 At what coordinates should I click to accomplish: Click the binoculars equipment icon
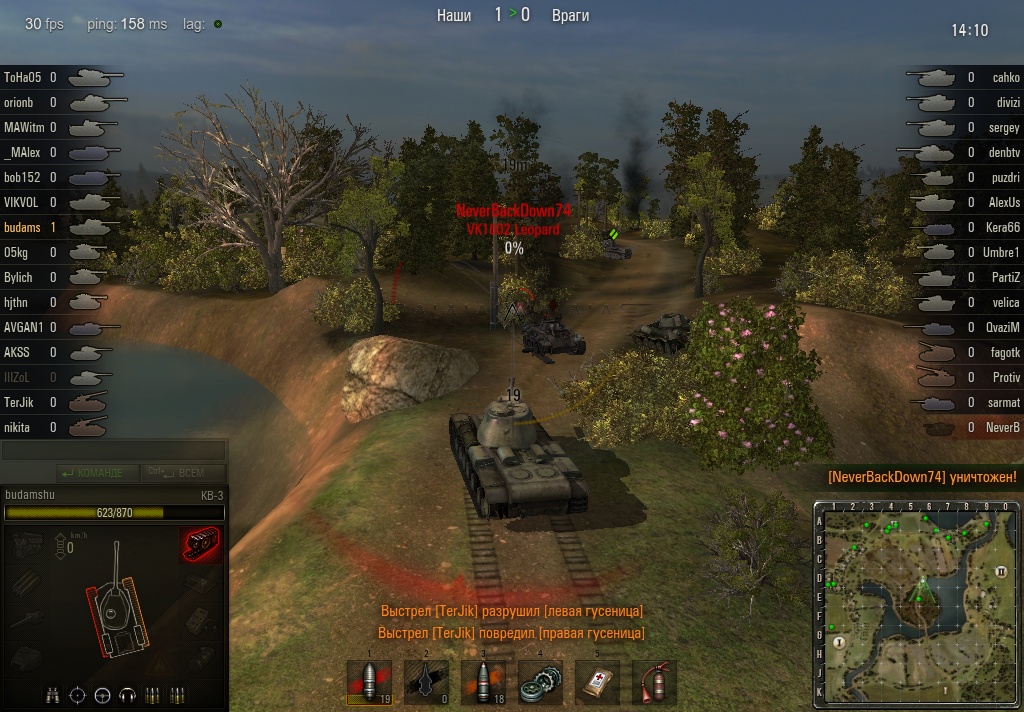tap(54, 695)
